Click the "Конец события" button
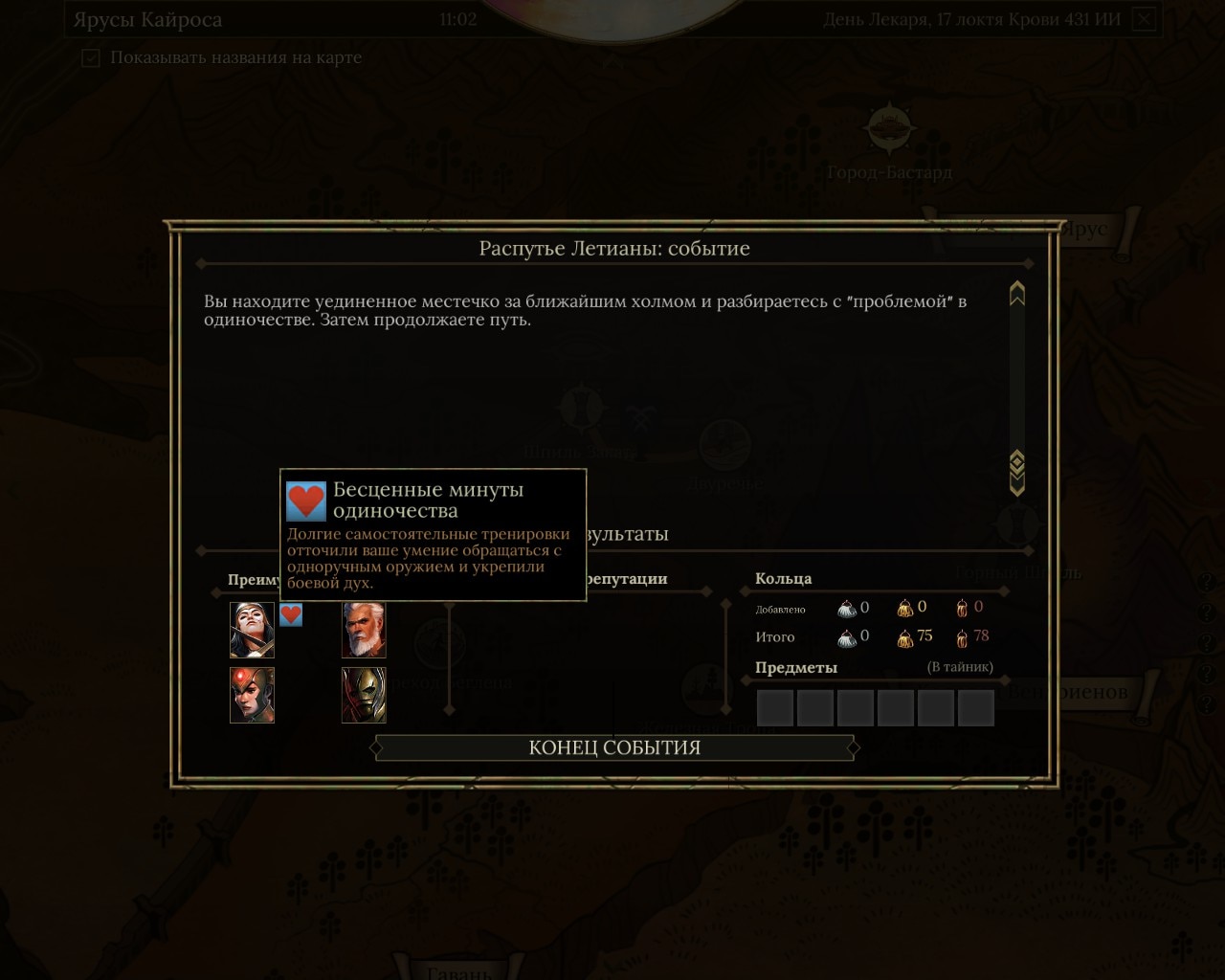The image size is (1225, 980). [614, 747]
